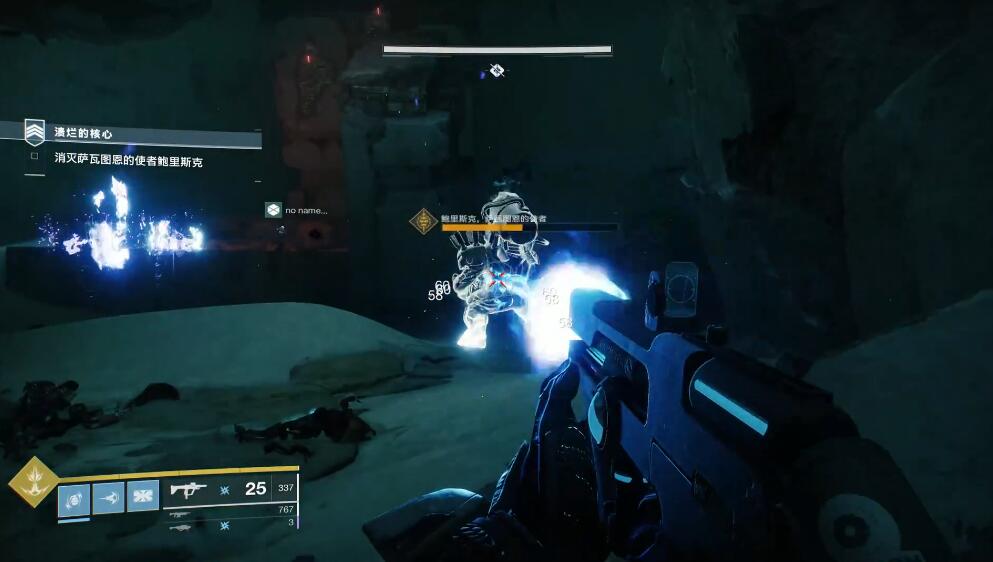Screen dimensions: 993x562
Task: Use the melee ability icon
Action: [x=108, y=497]
